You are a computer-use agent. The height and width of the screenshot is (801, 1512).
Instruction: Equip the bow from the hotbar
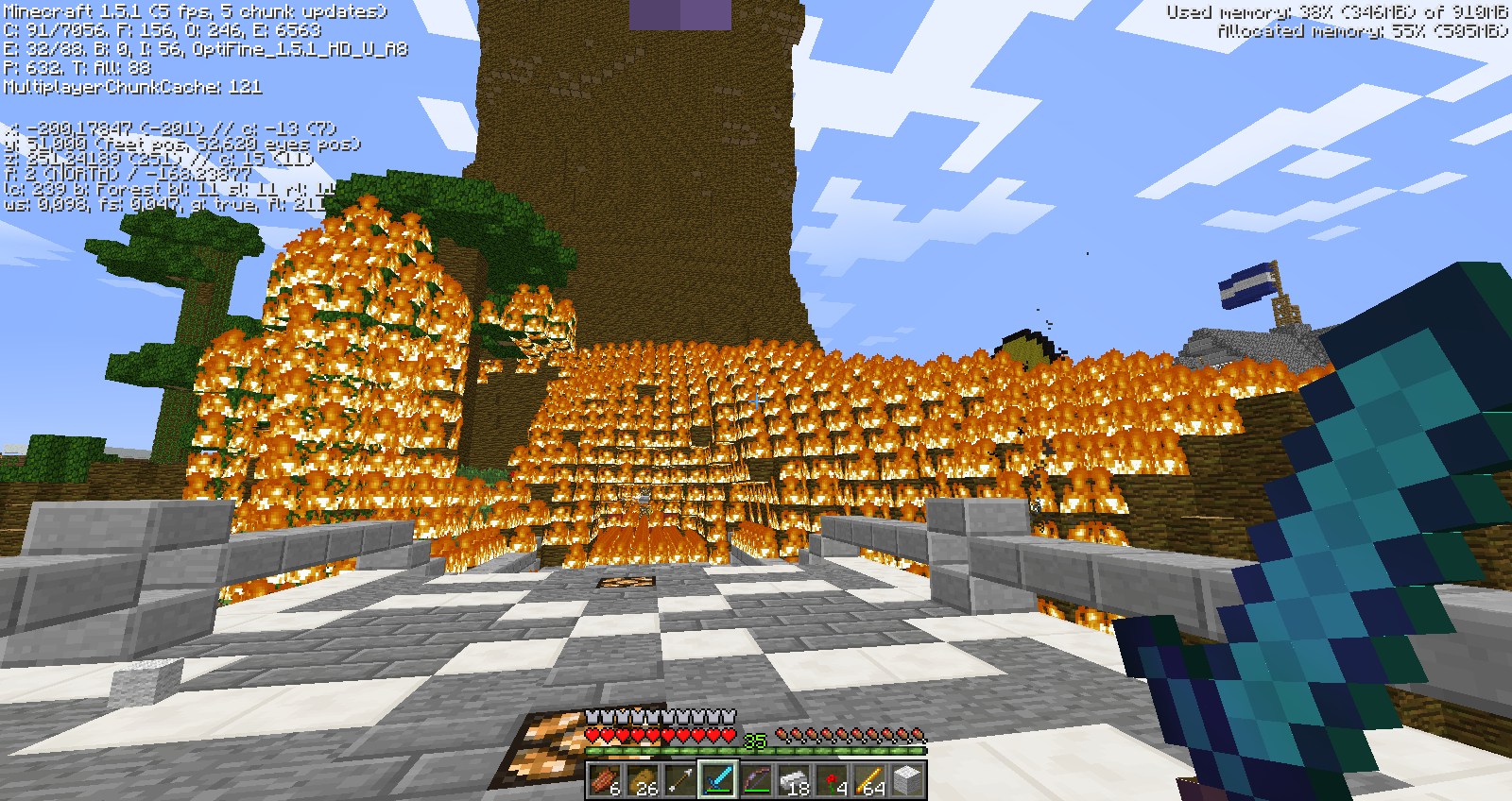pos(756,780)
